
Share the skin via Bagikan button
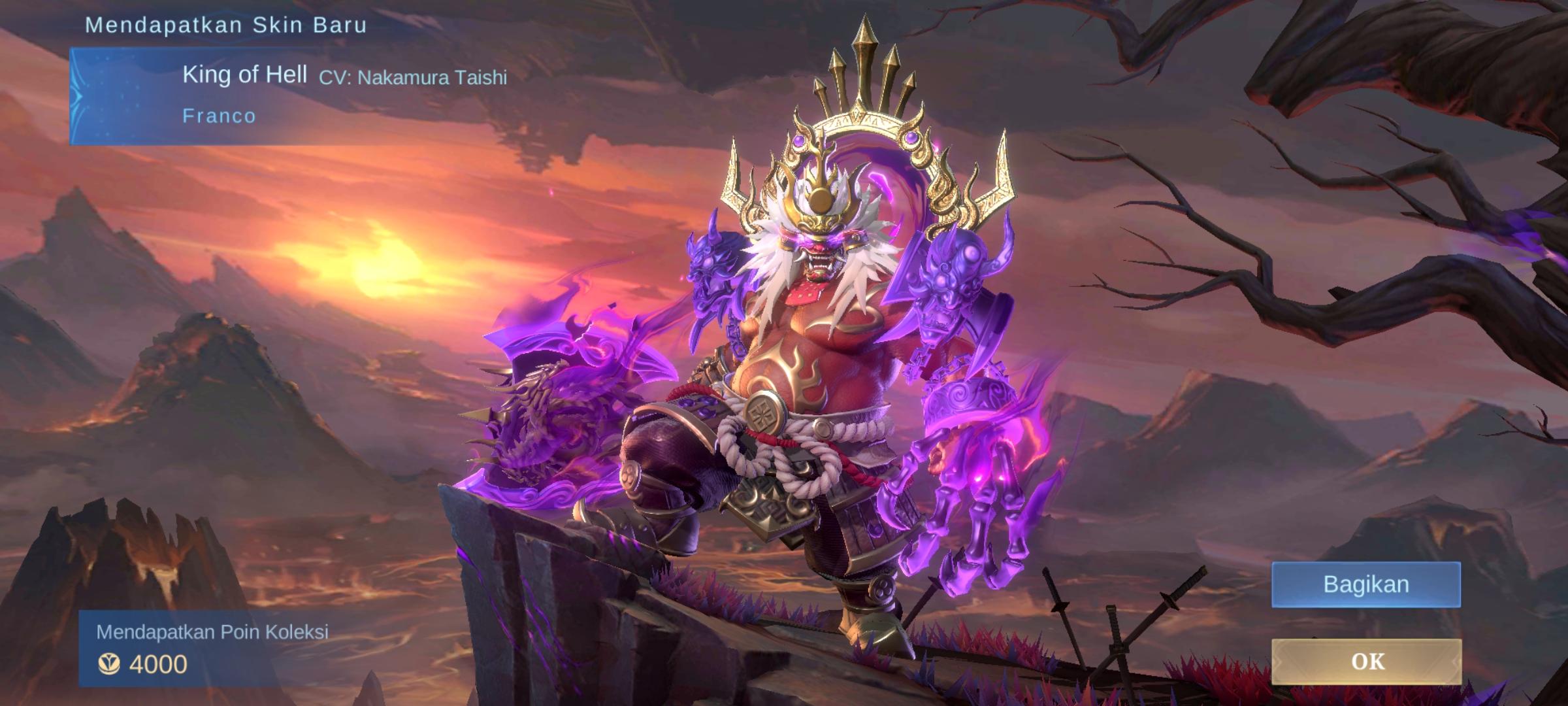[1365, 584]
